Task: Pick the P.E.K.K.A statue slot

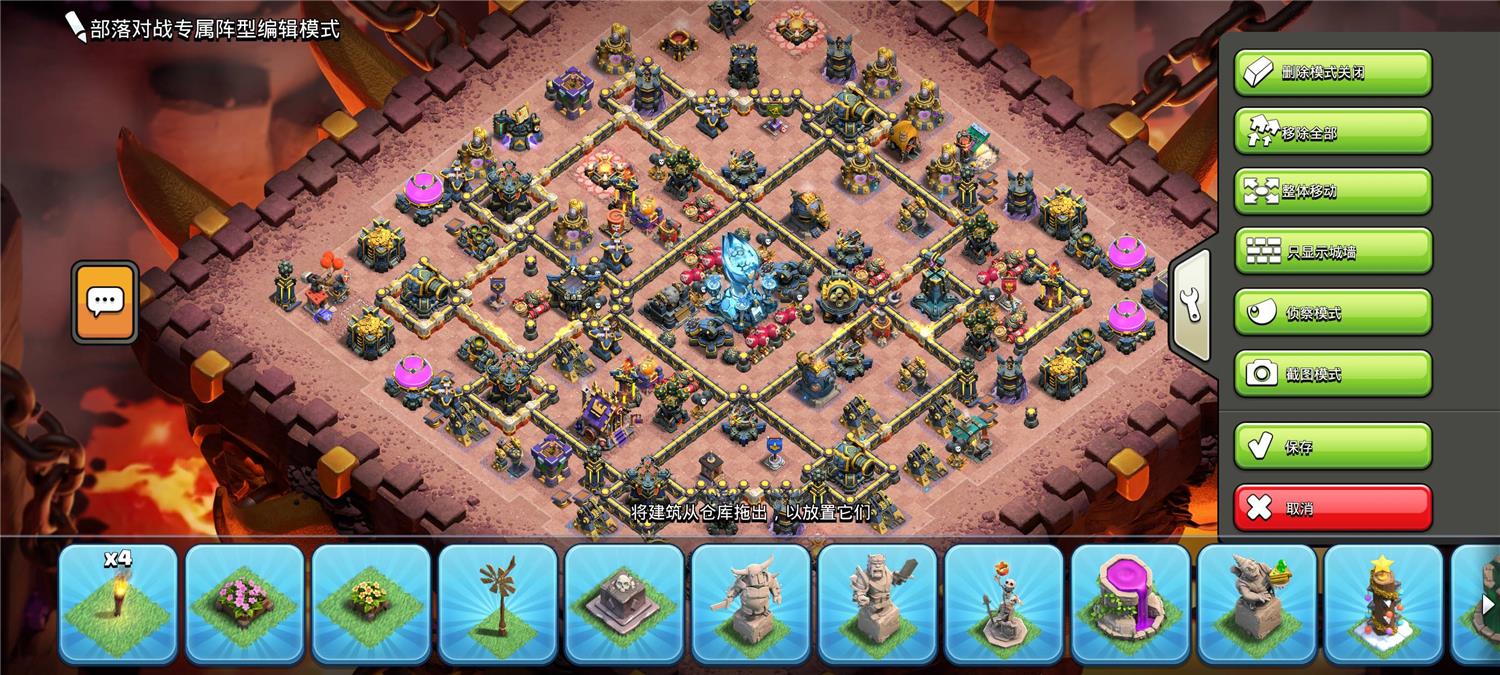Action: (751, 603)
